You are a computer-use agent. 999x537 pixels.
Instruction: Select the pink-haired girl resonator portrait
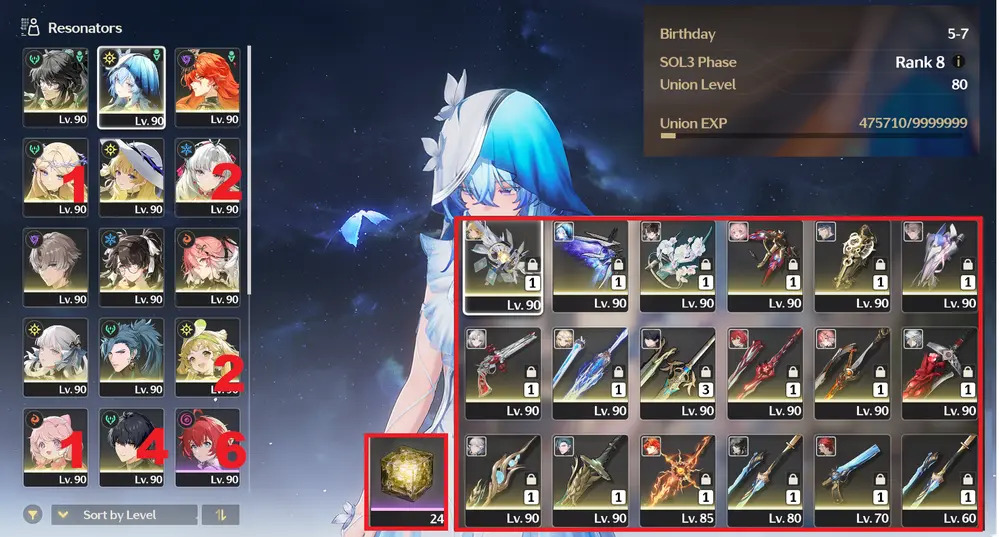coord(54,447)
